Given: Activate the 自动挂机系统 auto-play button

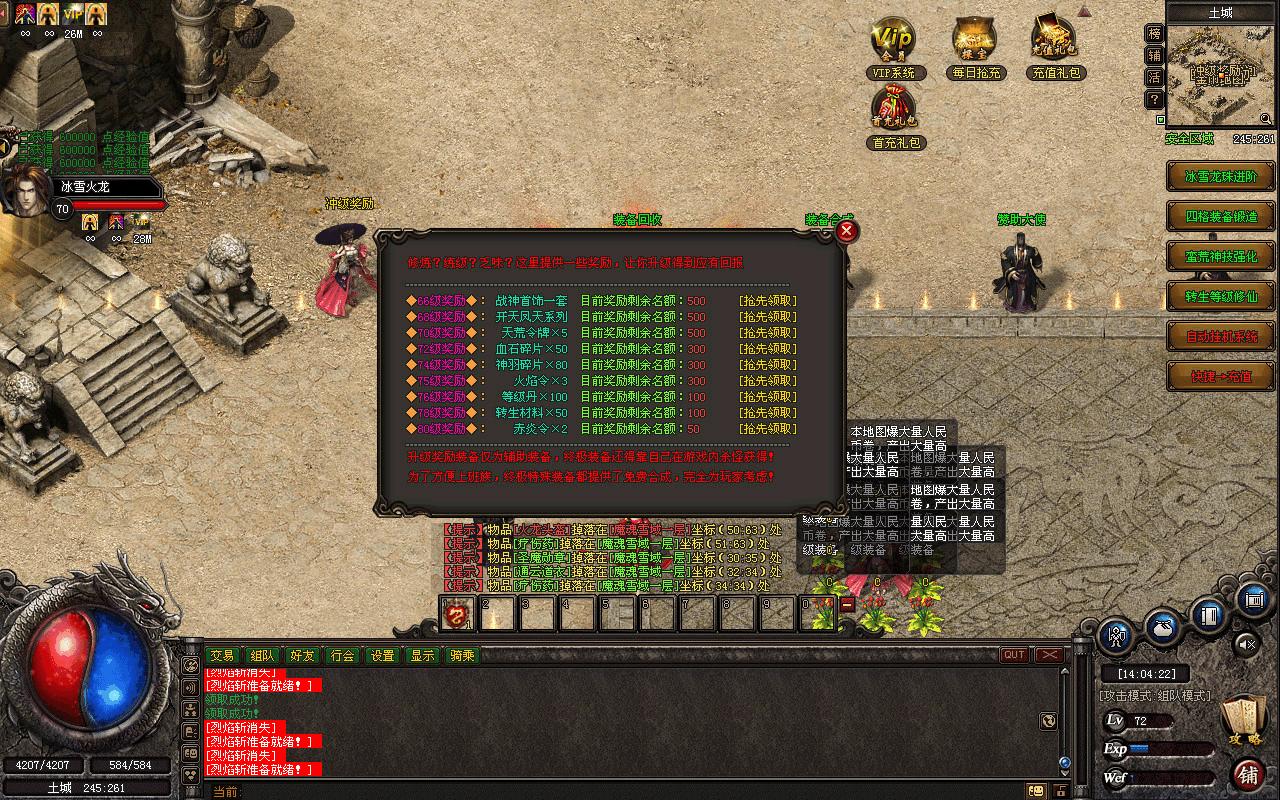Looking at the screenshot, I should pyautogui.click(x=1221, y=336).
